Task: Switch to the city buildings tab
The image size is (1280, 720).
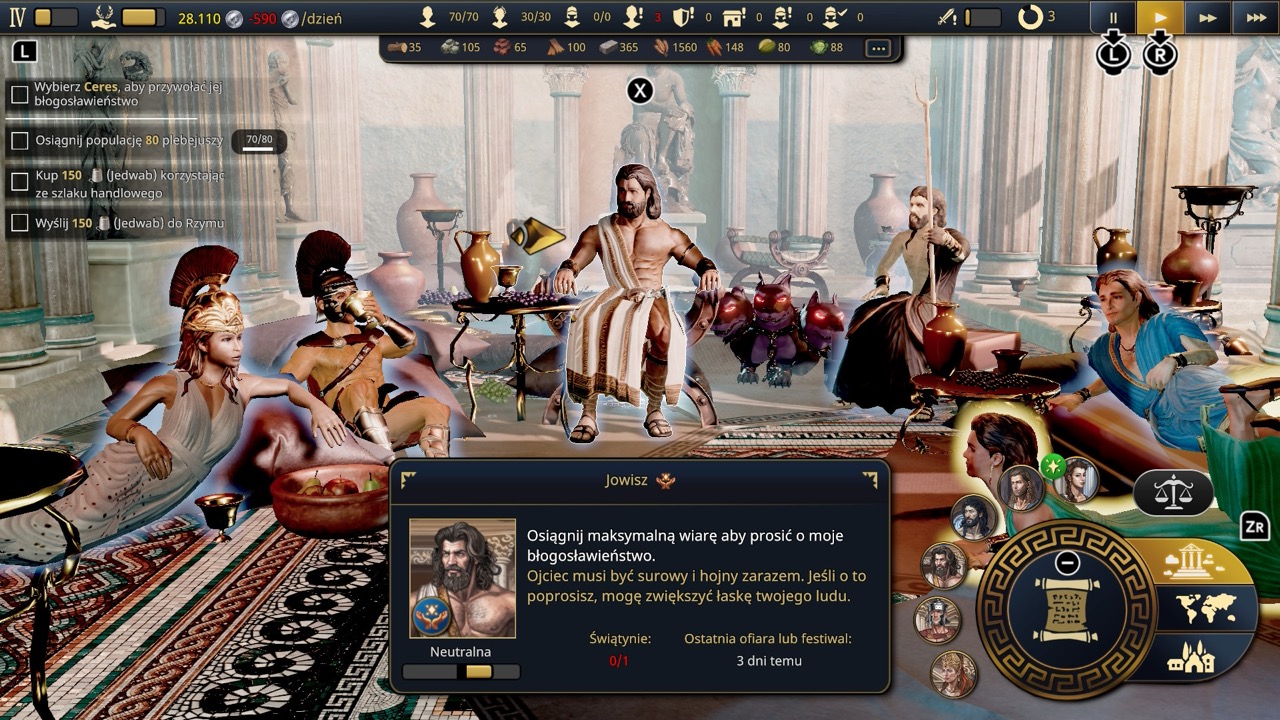Action: (1190, 657)
